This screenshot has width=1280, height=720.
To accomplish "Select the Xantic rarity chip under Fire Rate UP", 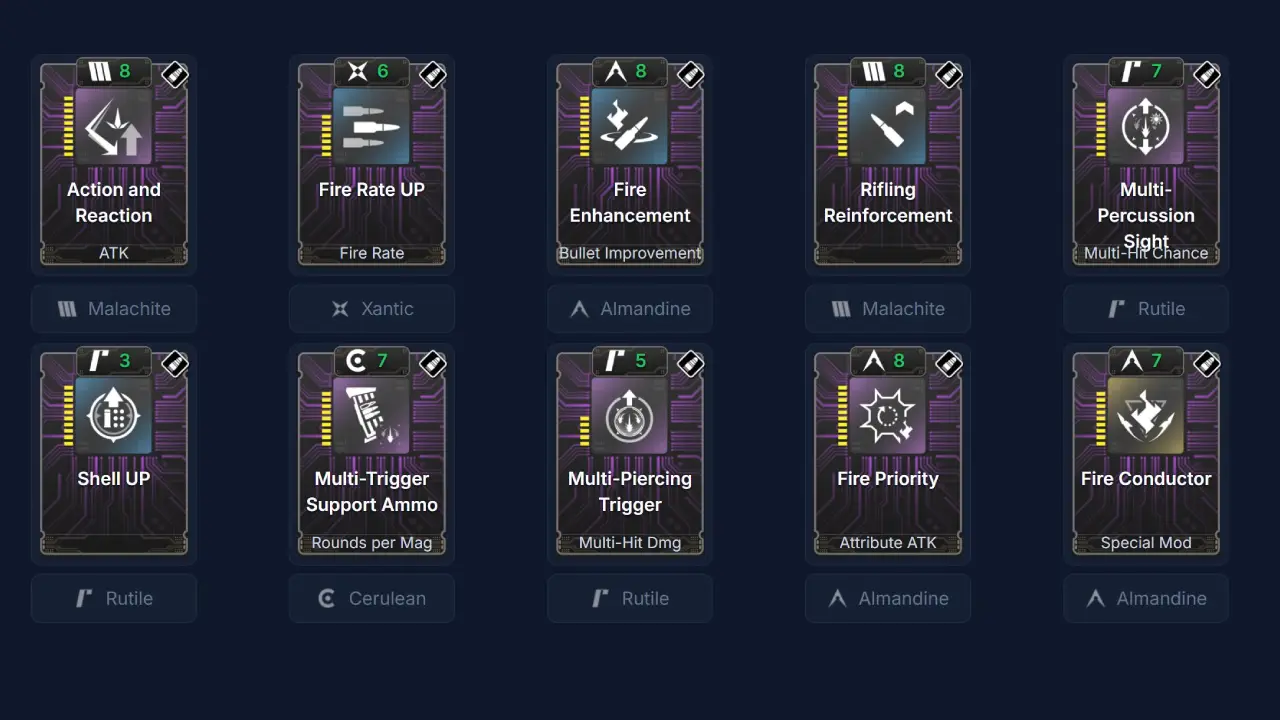I will click(372, 309).
